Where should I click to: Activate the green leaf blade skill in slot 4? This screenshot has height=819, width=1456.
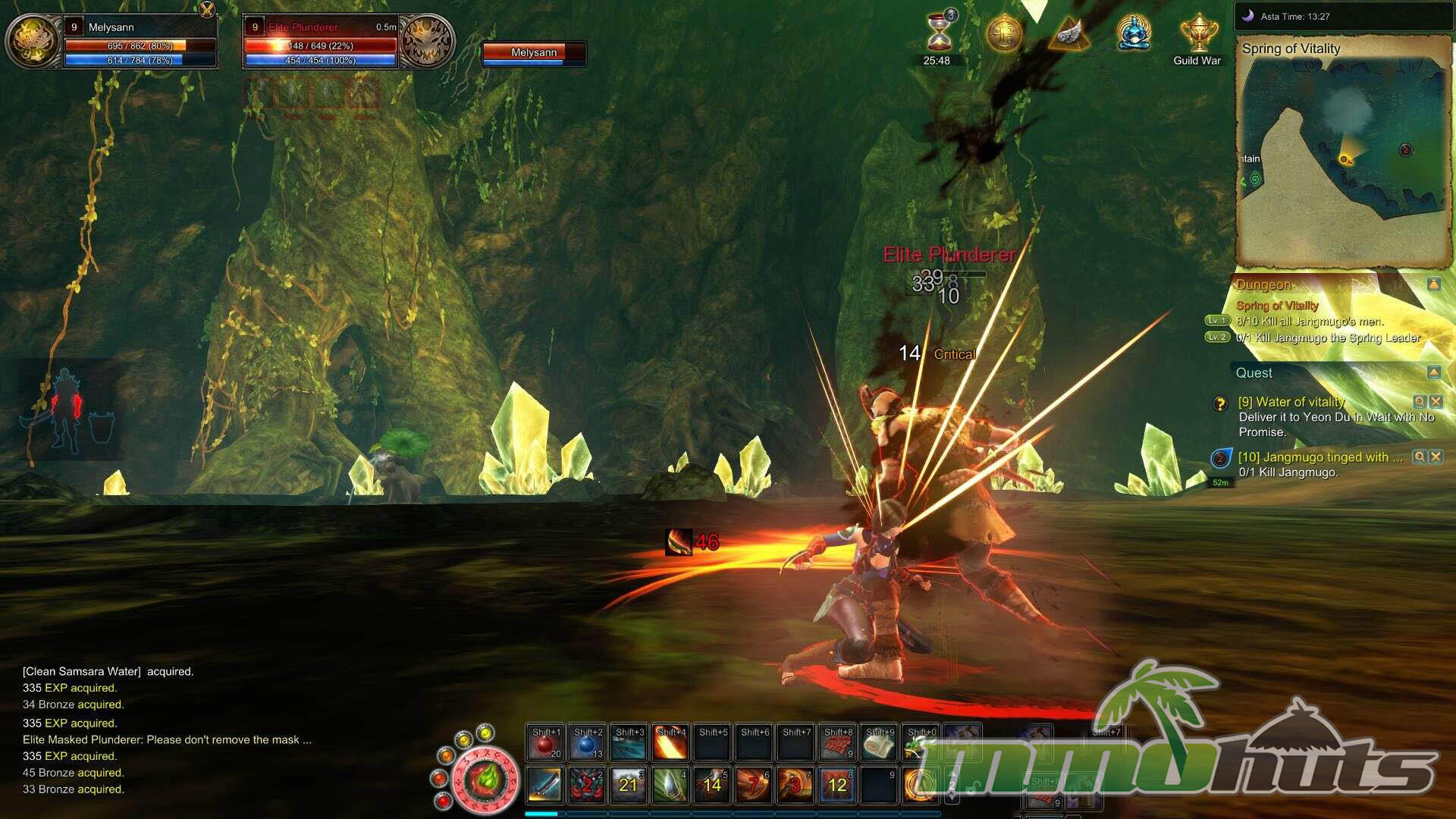point(670,784)
